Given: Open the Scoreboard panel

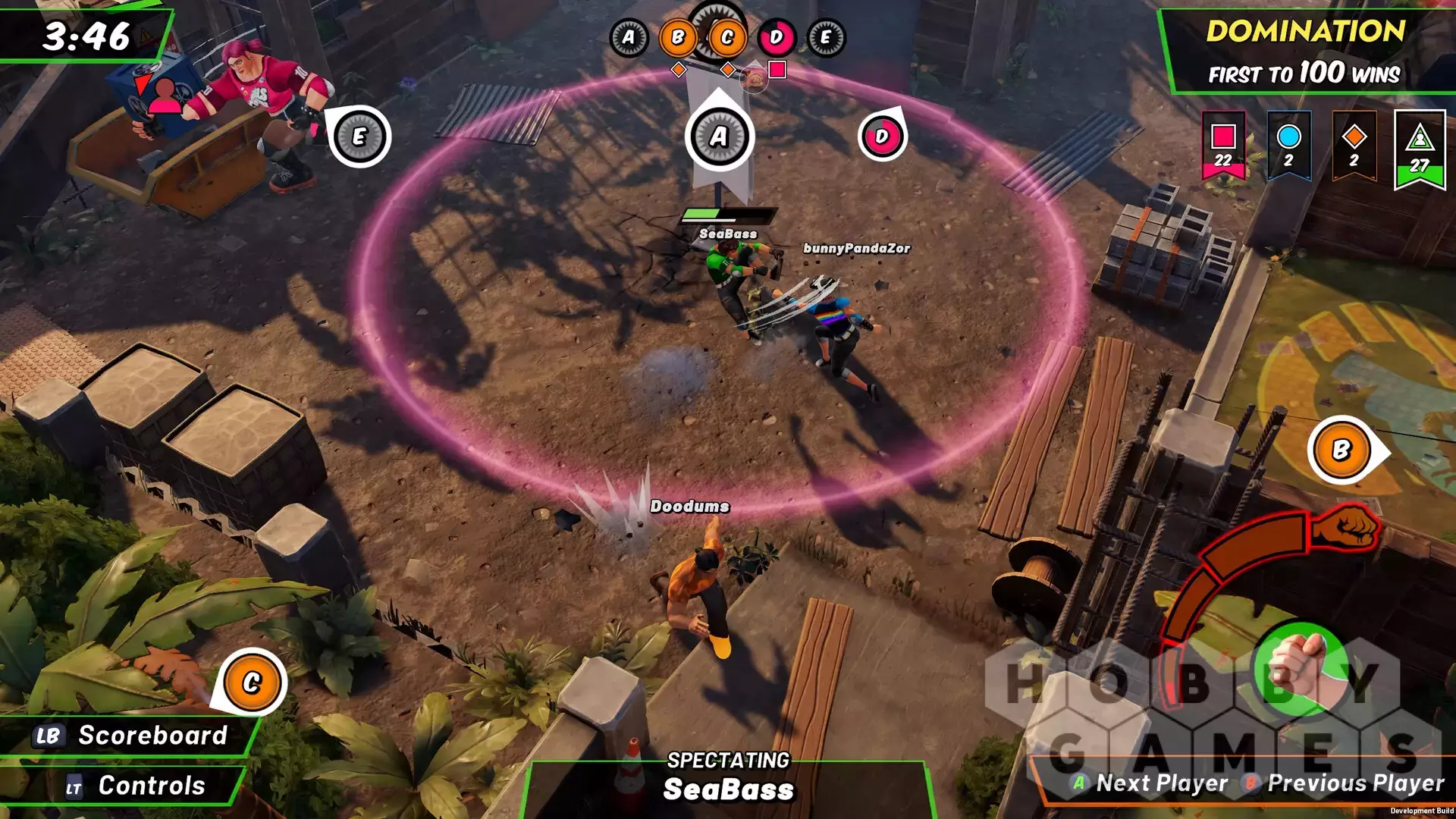Looking at the screenshot, I should (133, 735).
